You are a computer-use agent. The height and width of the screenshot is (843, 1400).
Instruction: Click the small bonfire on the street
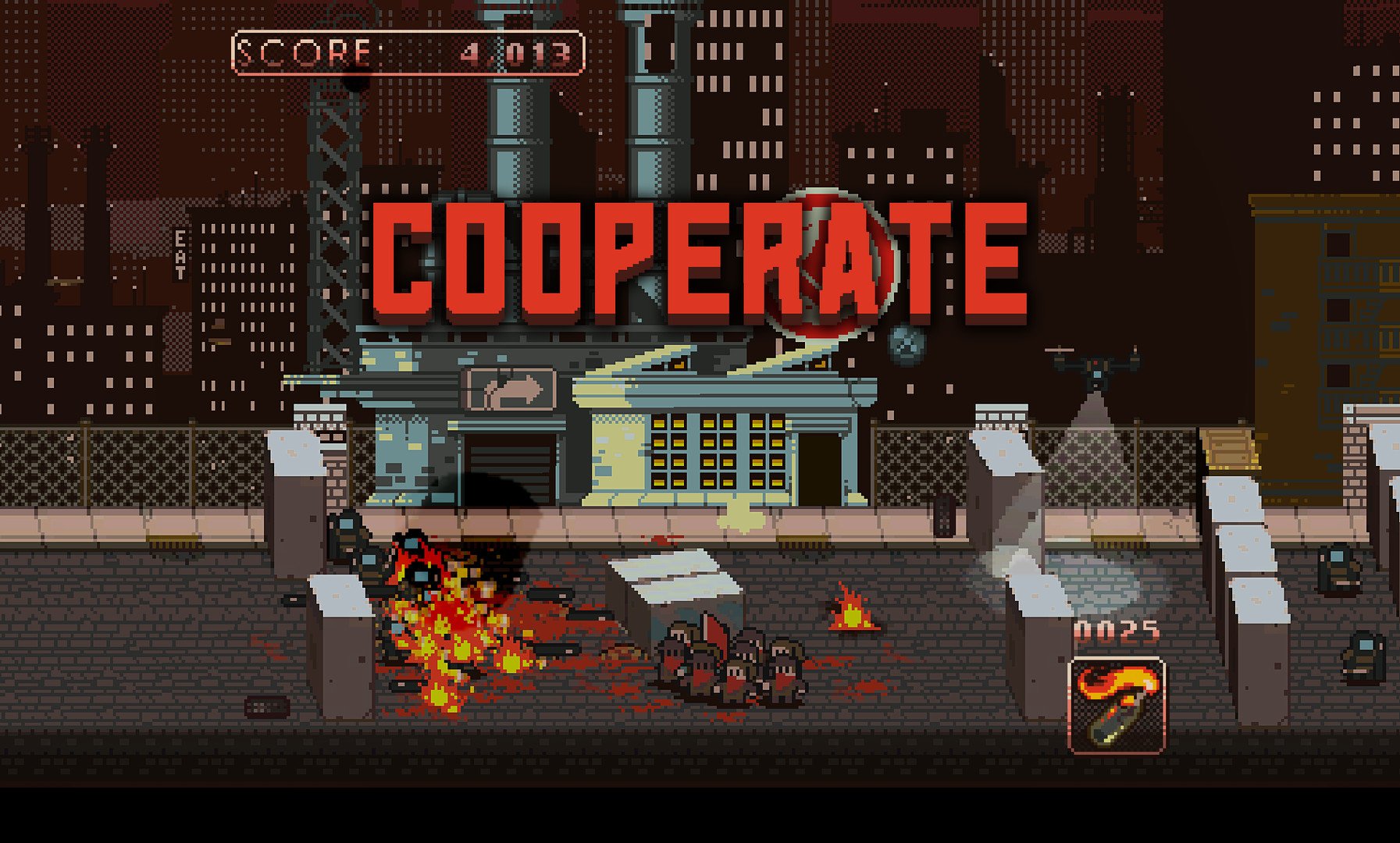851,613
